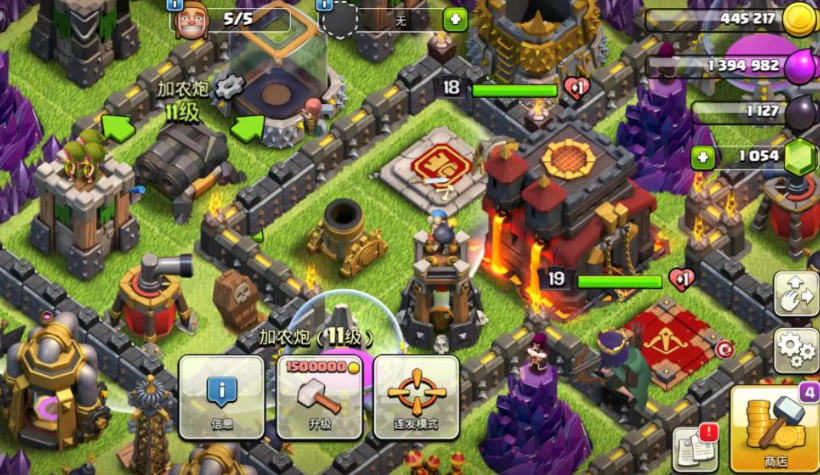
Task: Buy a shield with the green plus button
Action: pyautogui.click(x=455, y=19)
